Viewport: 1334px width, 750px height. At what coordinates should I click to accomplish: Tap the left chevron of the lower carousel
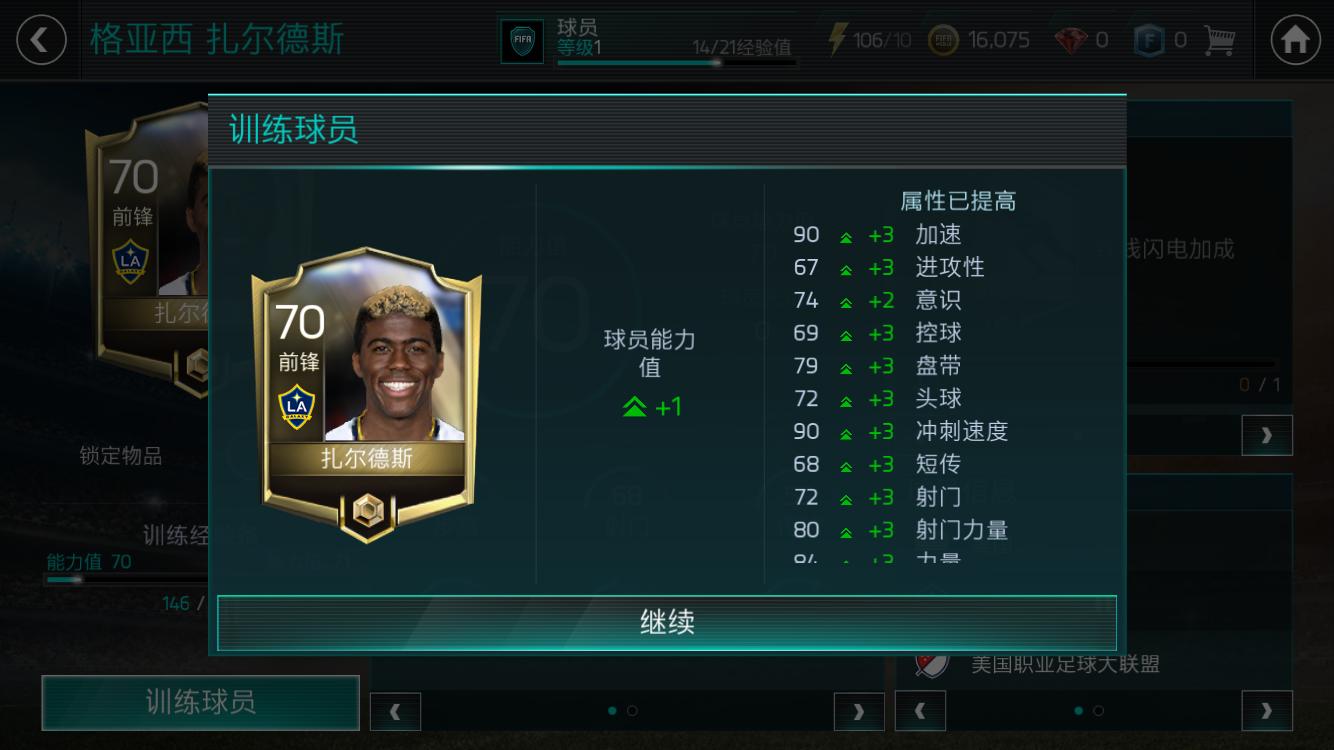(x=395, y=711)
